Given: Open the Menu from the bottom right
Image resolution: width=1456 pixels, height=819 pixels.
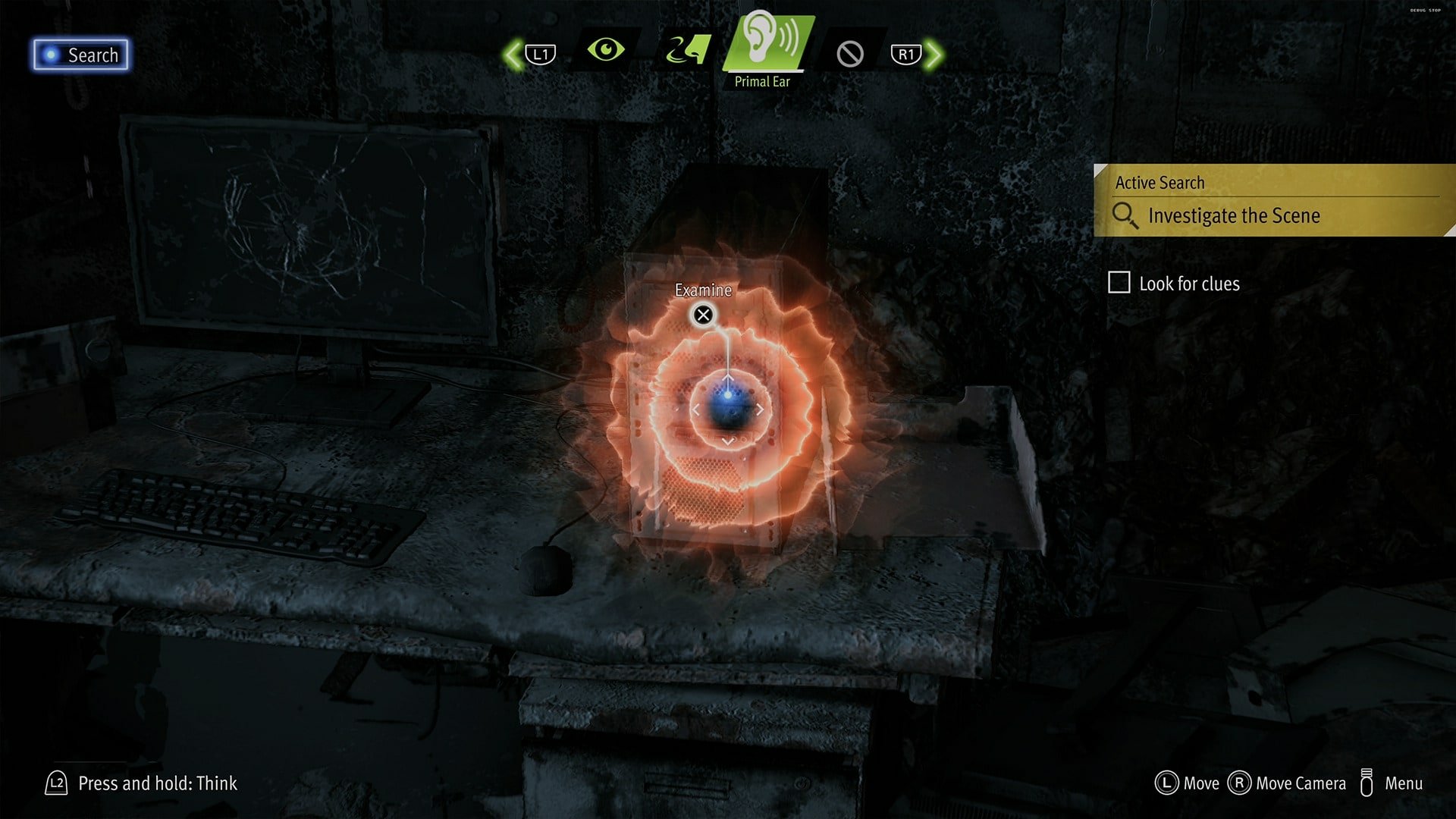Looking at the screenshot, I should 1403,783.
